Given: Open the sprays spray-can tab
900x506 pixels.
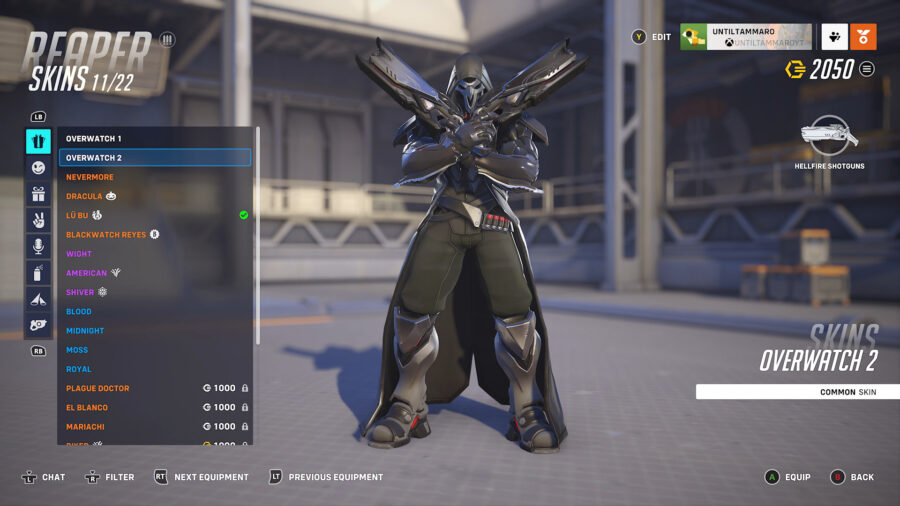Looking at the screenshot, I should tap(38, 272).
